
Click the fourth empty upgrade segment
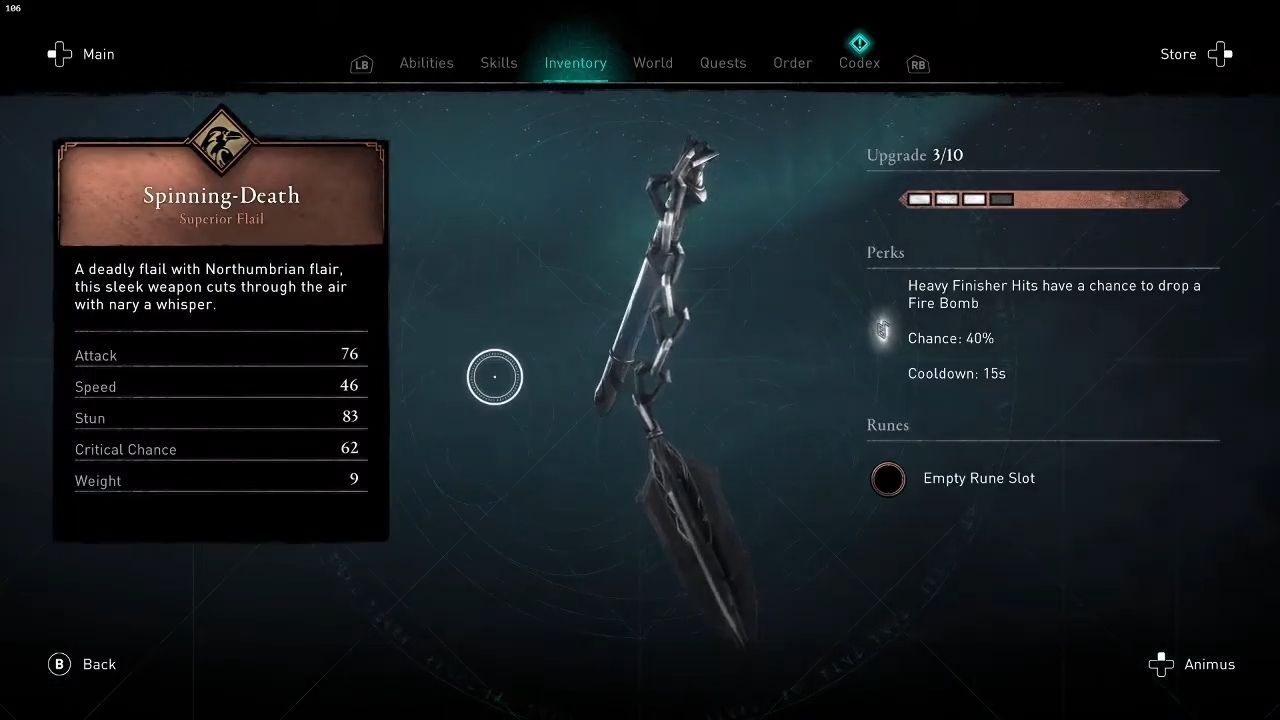click(1001, 199)
